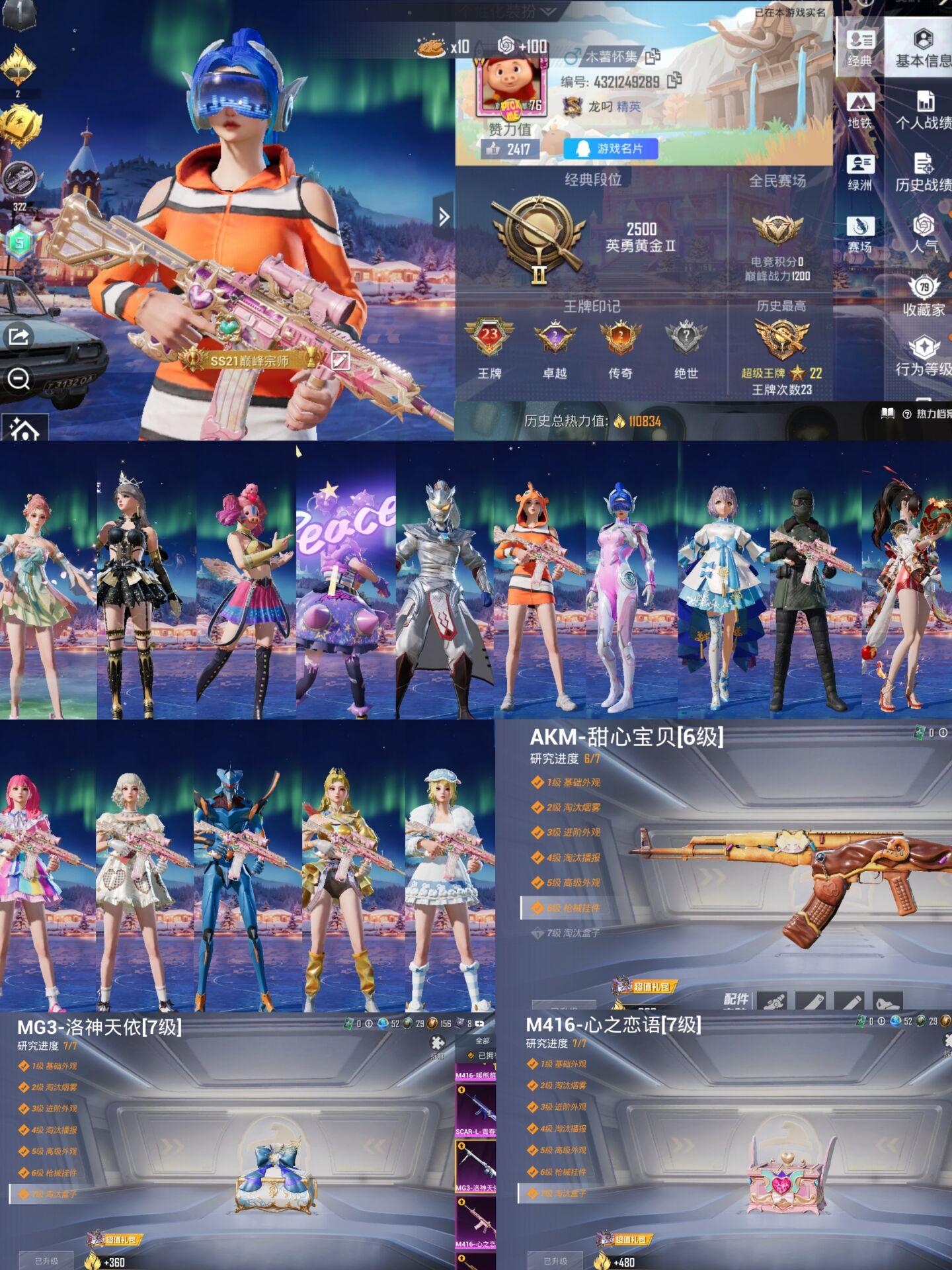The width and height of the screenshot is (952, 1270).
Task: Open the 历史战绩 match history section
Action: [x=924, y=172]
